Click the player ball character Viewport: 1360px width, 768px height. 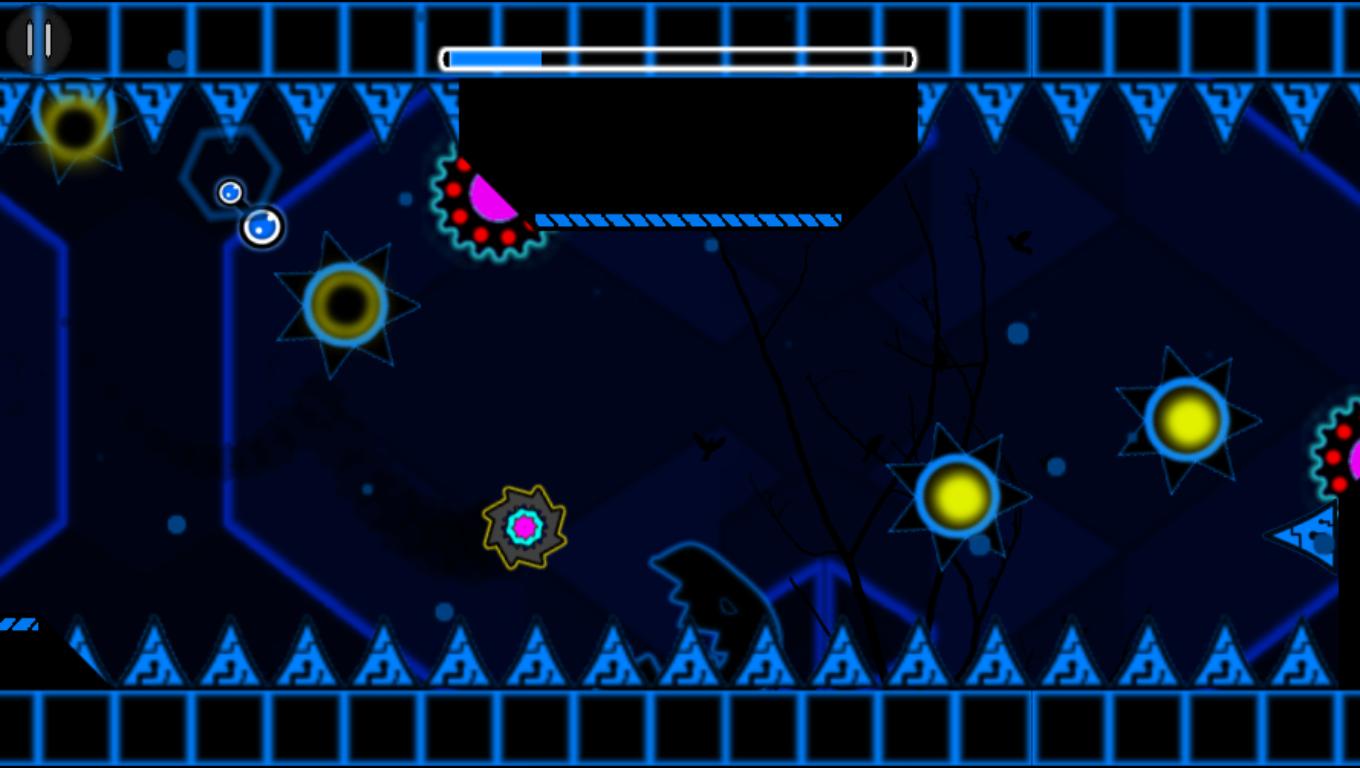click(x=261, y=226)
